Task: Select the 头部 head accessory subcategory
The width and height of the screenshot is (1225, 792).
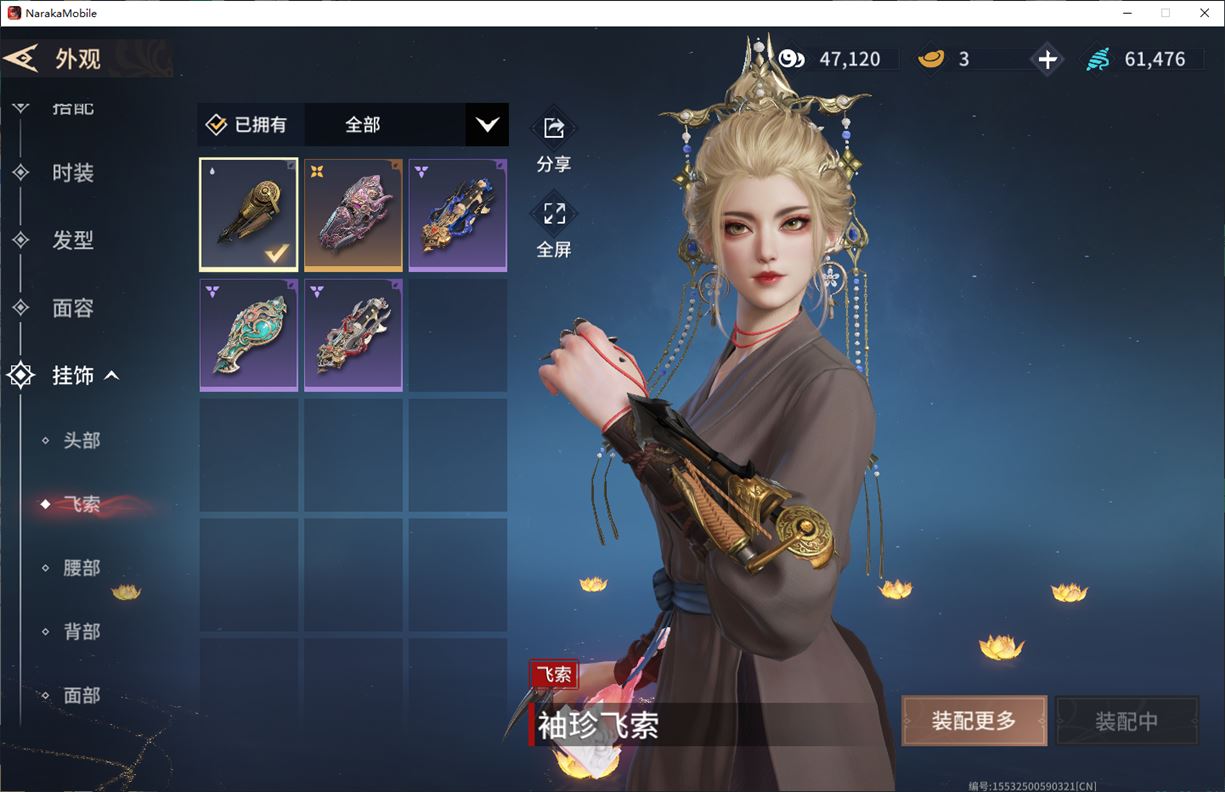Action: [81, 440]
